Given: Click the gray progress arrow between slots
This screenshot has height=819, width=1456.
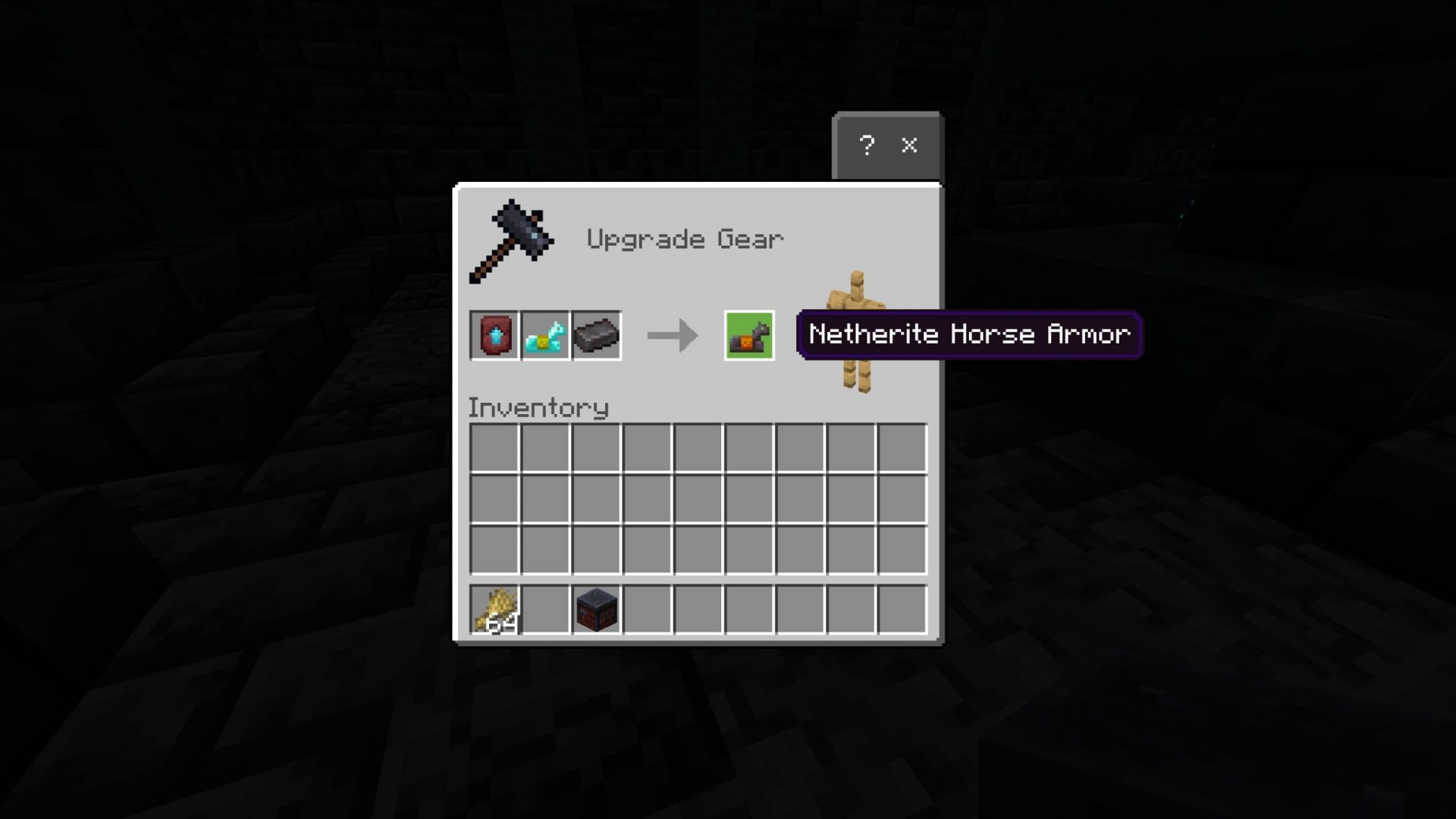Looking at the screenshot, I should coord(671,334).
